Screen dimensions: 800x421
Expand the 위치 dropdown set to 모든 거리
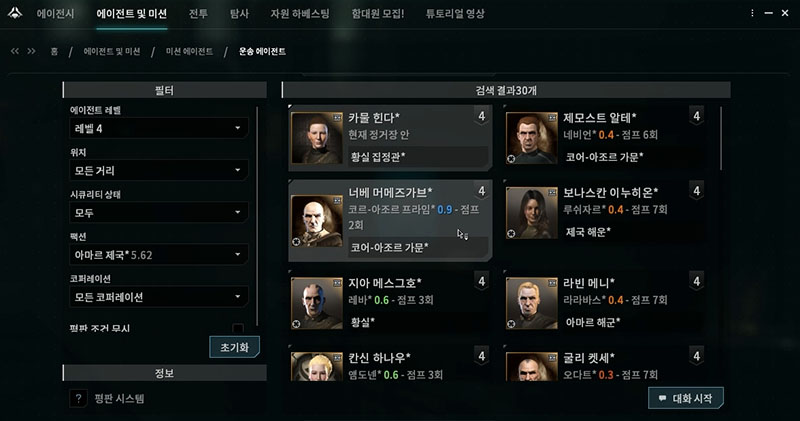[x=158, y=171]
